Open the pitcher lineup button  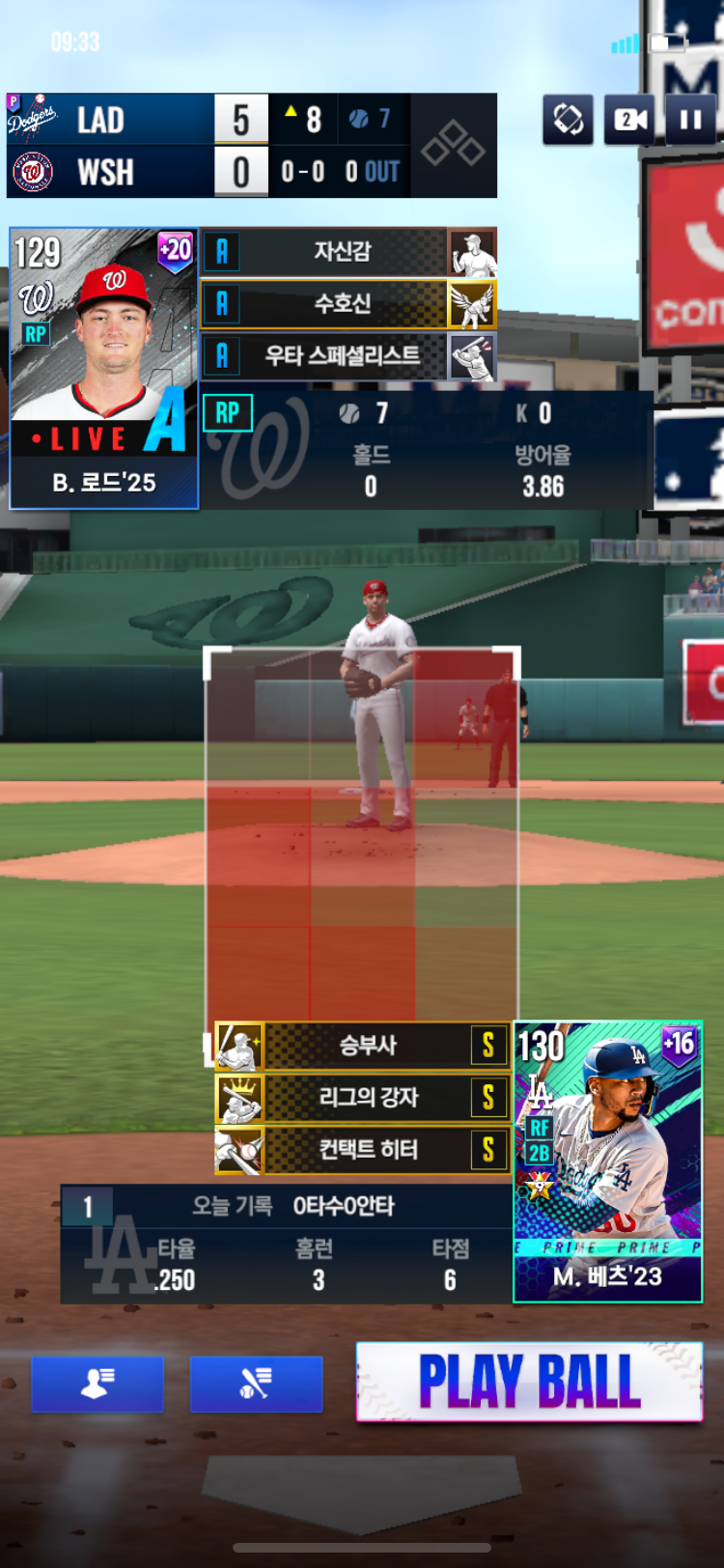pyautogui.click(x=97, y=1384)
